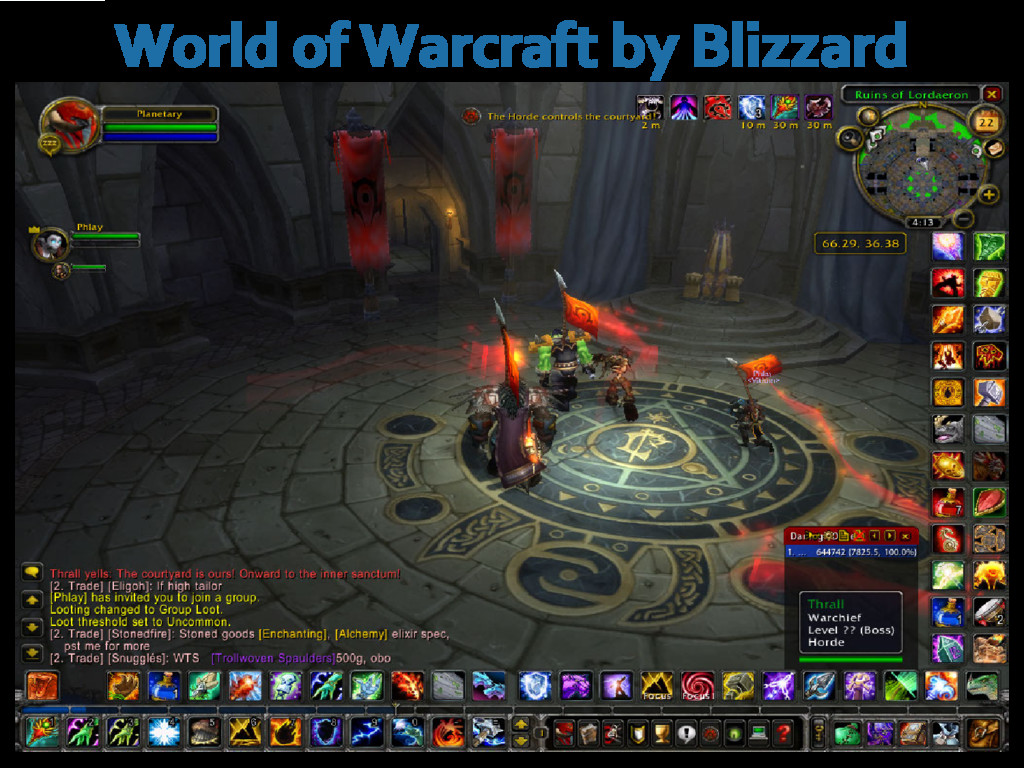This screenshot has height=768, width=1024.
Task: Activate the rhino mount icon
Action: tap(947, 429)
